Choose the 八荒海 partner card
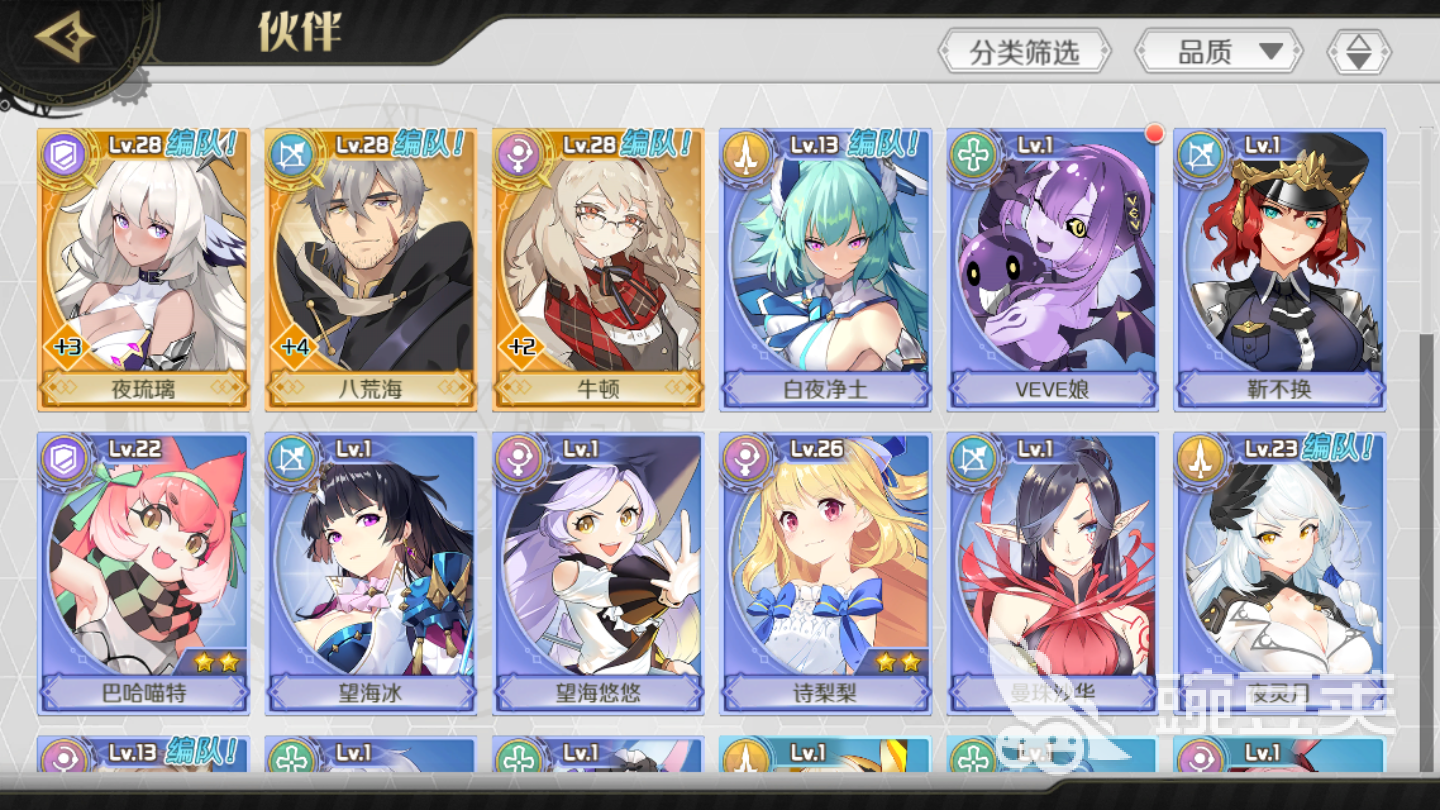 (x=370, y=269)
